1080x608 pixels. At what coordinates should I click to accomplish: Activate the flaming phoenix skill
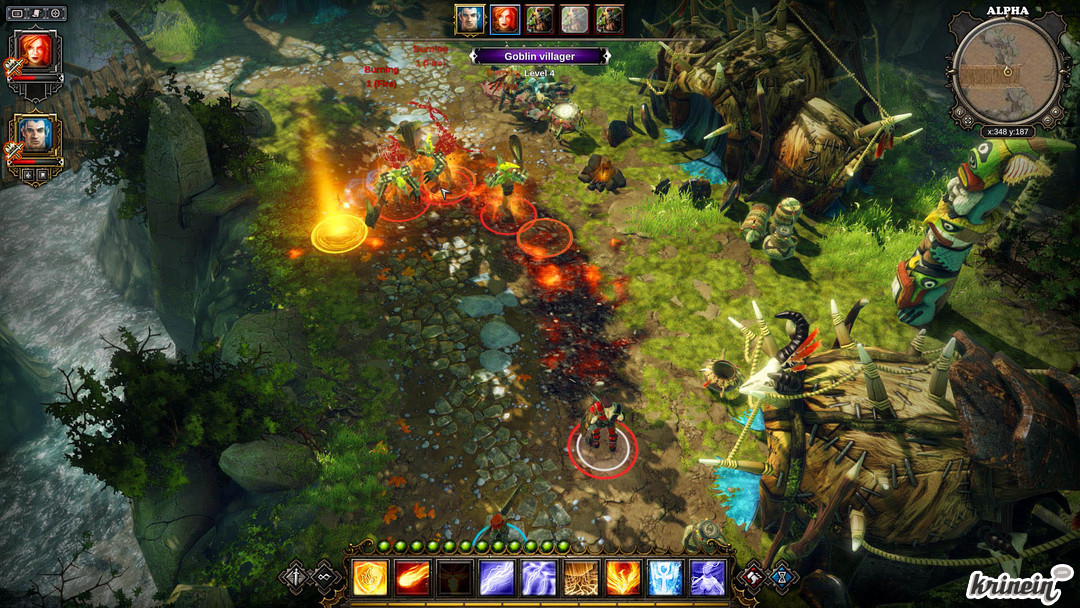pos(623,577)
